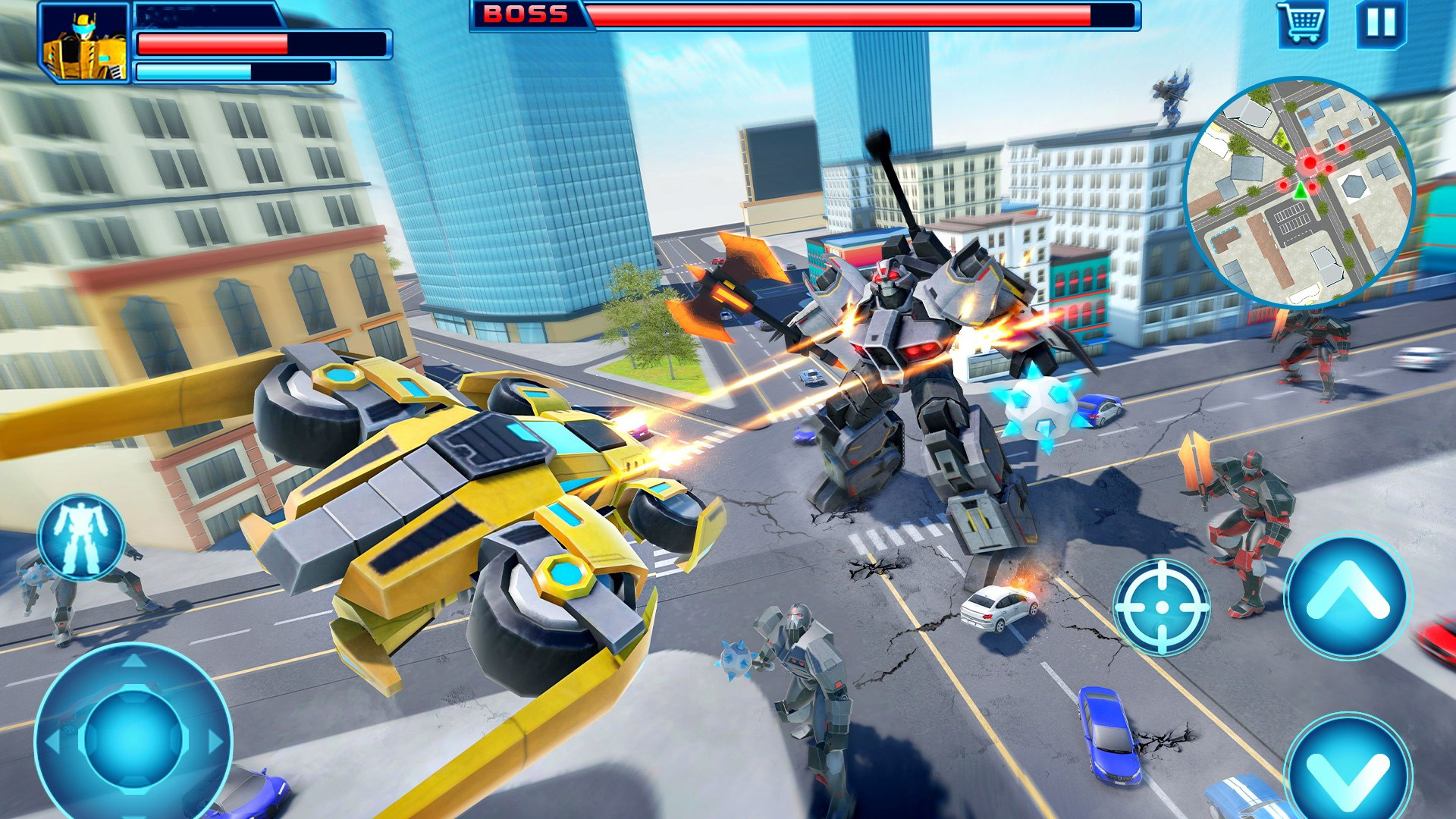1456x819 pixels.
Task: Select the yellow robot portrait
Action: (x=85, y=42)
